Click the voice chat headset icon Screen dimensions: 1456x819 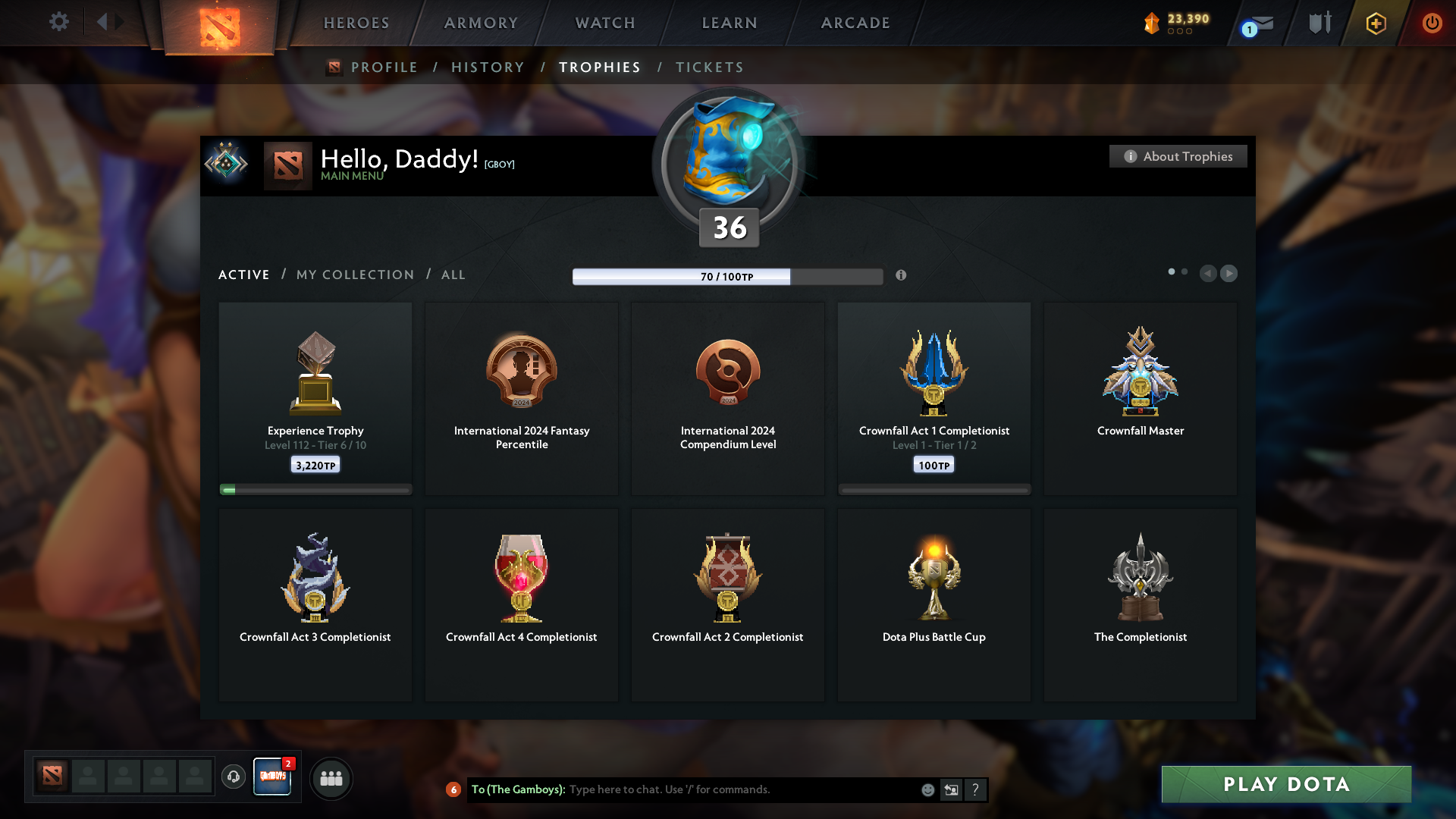tap(234, 778)
